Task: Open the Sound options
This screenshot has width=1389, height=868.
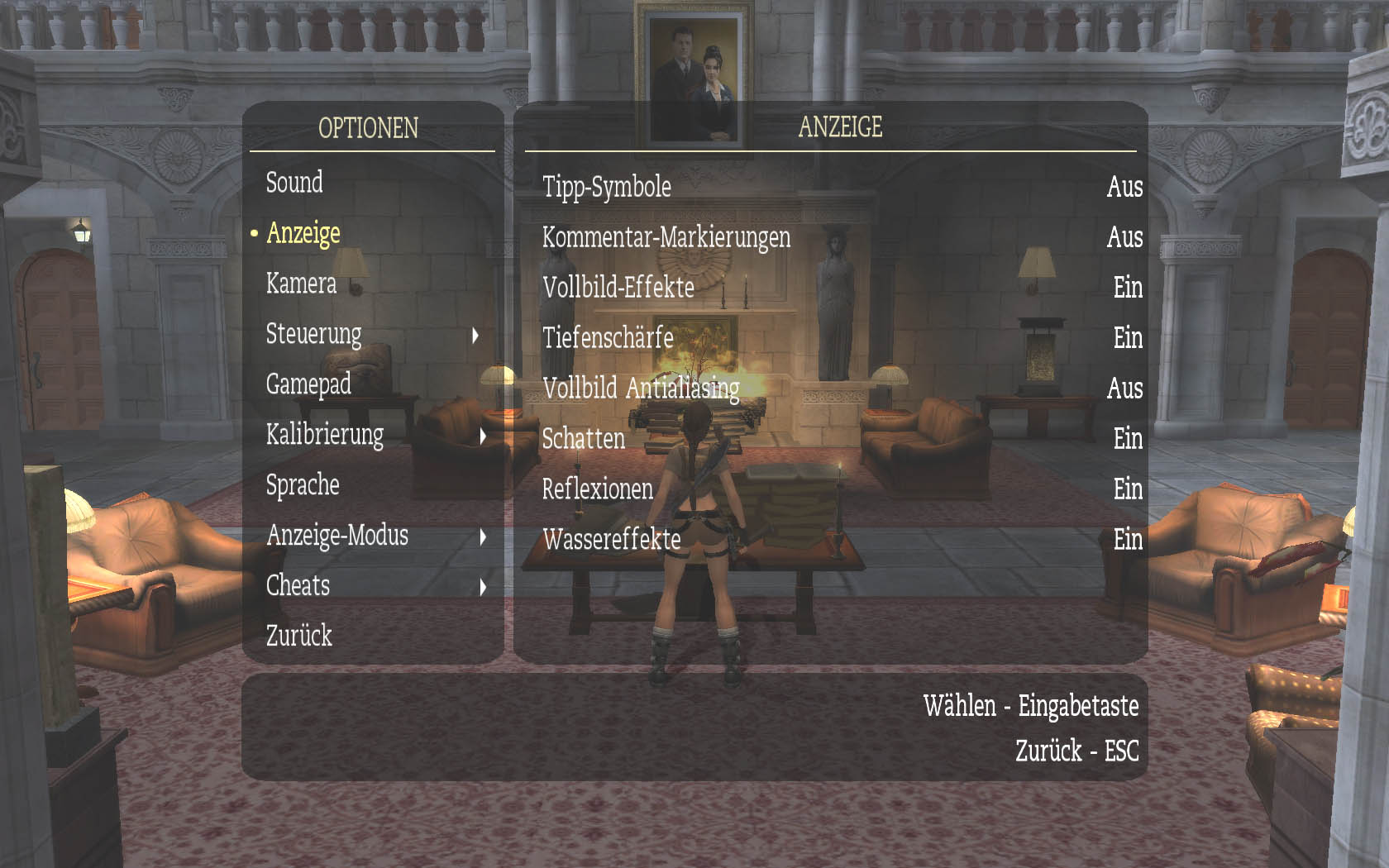Action: click(x=294, y=183)
